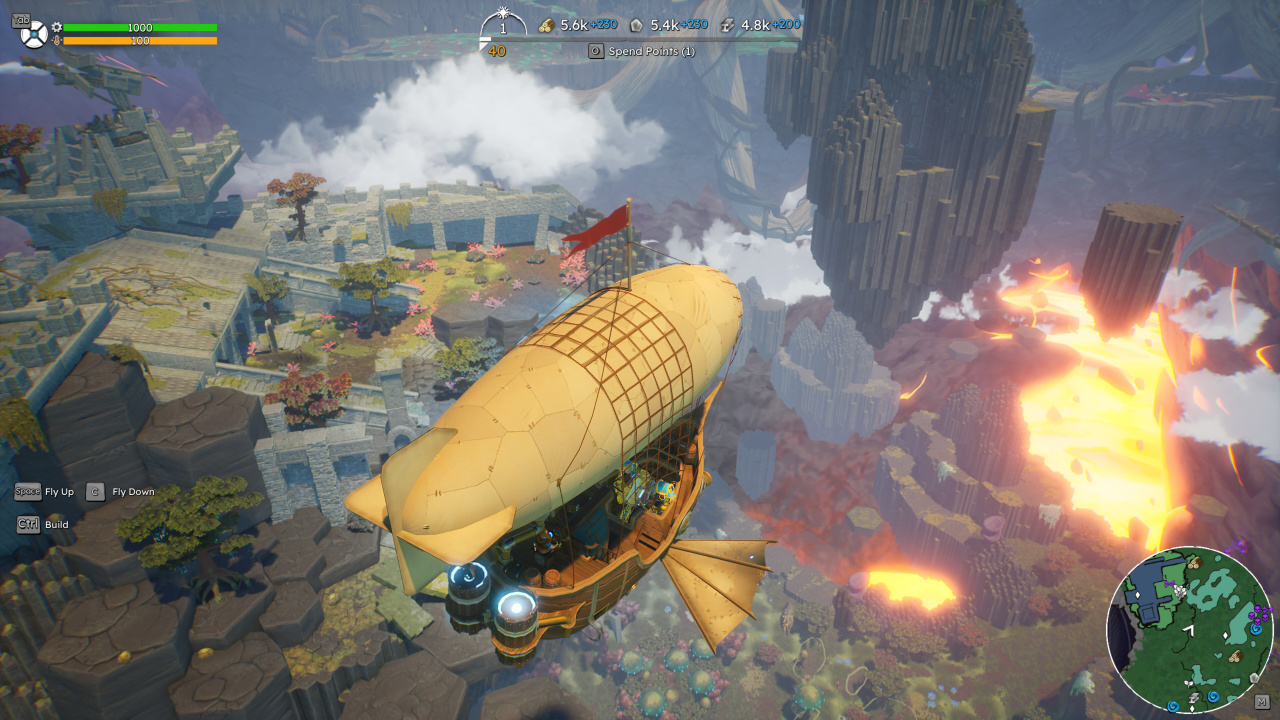The image size is (1280, 720).
Task: Open Spend Points upgrade prompt
Action: coord(642,51)
